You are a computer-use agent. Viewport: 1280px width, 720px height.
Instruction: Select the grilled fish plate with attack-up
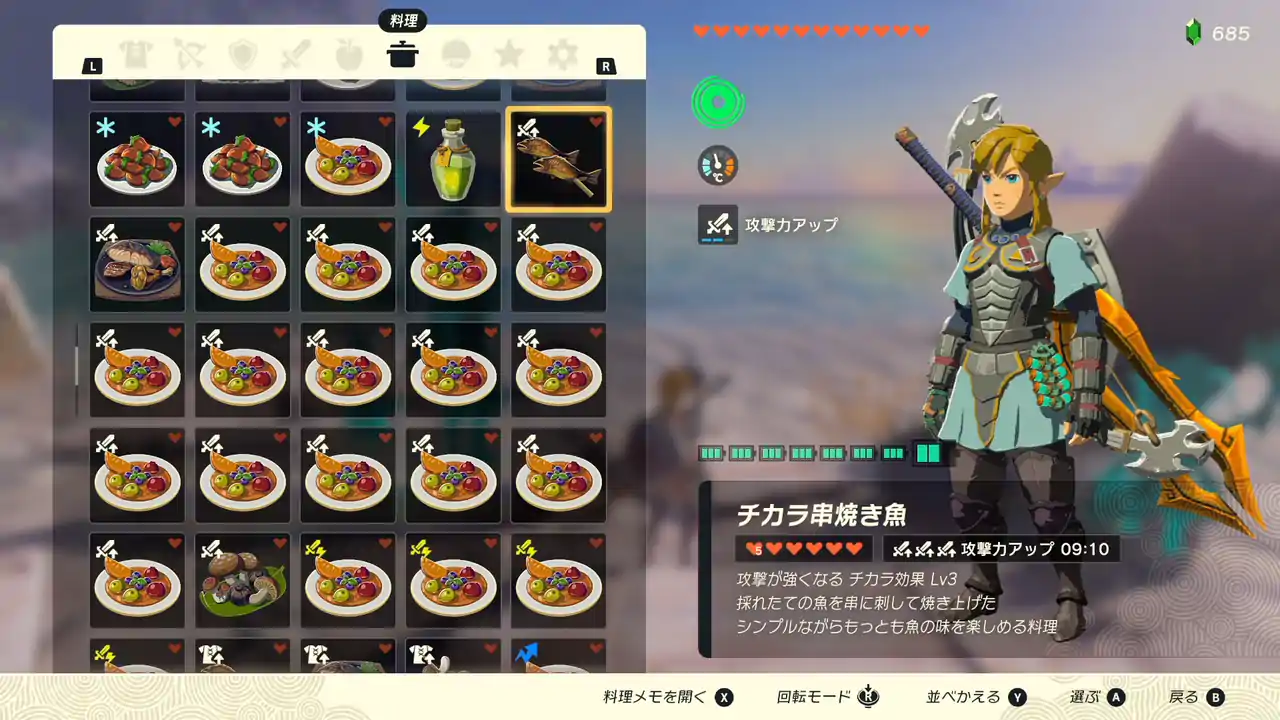[137, 265]
